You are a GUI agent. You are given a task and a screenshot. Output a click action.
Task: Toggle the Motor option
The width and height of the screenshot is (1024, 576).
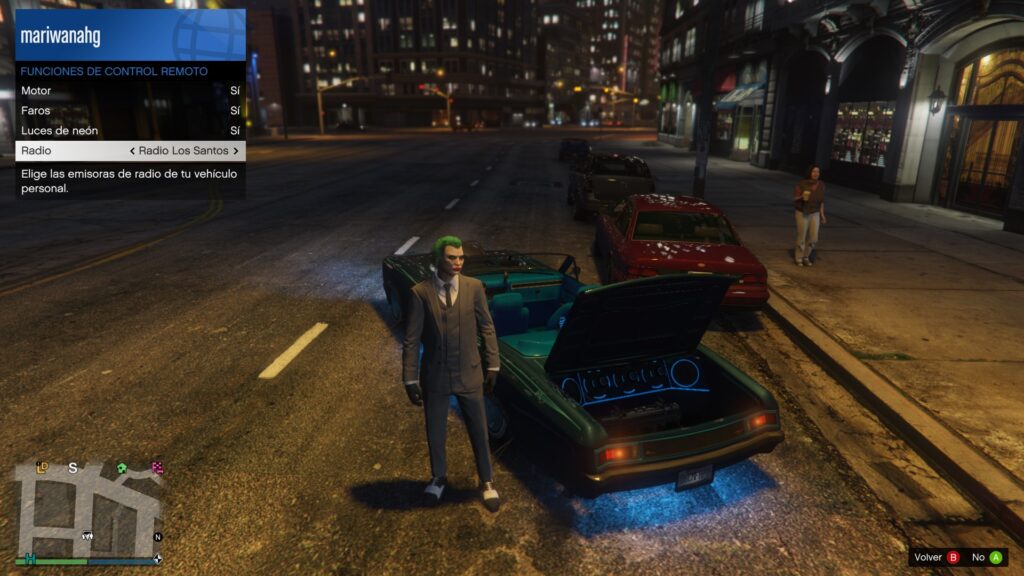(x=130, y=91)
